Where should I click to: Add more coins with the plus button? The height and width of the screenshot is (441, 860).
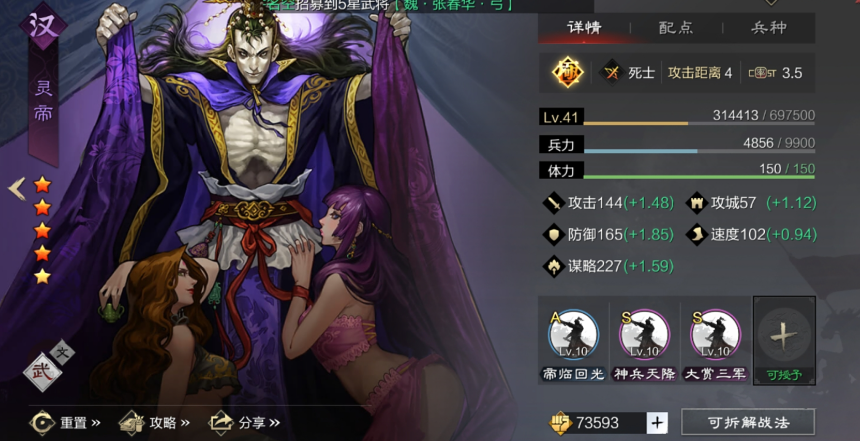tap(656, 423)
